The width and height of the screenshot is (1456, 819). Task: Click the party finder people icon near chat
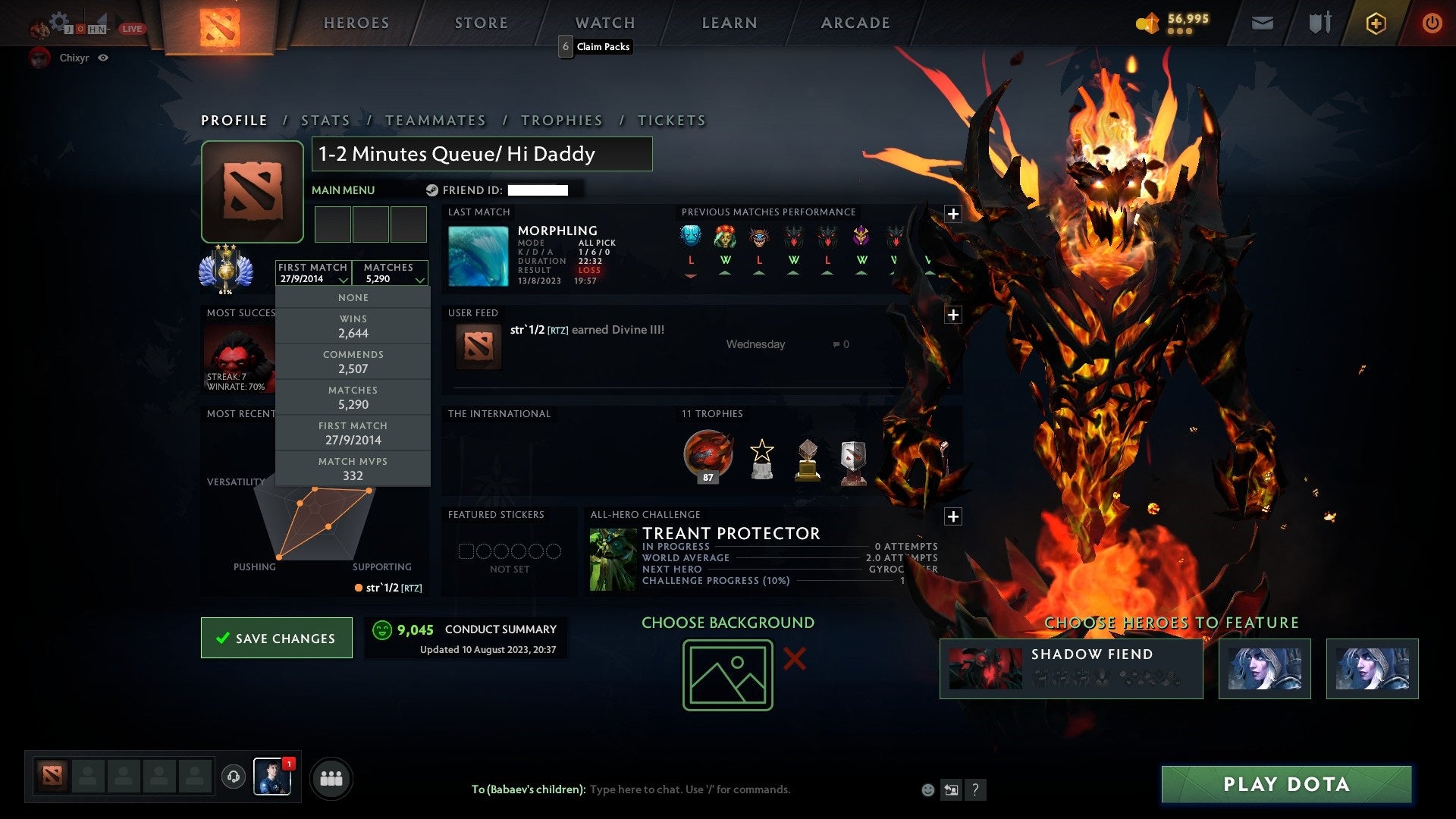coord(331,777)
